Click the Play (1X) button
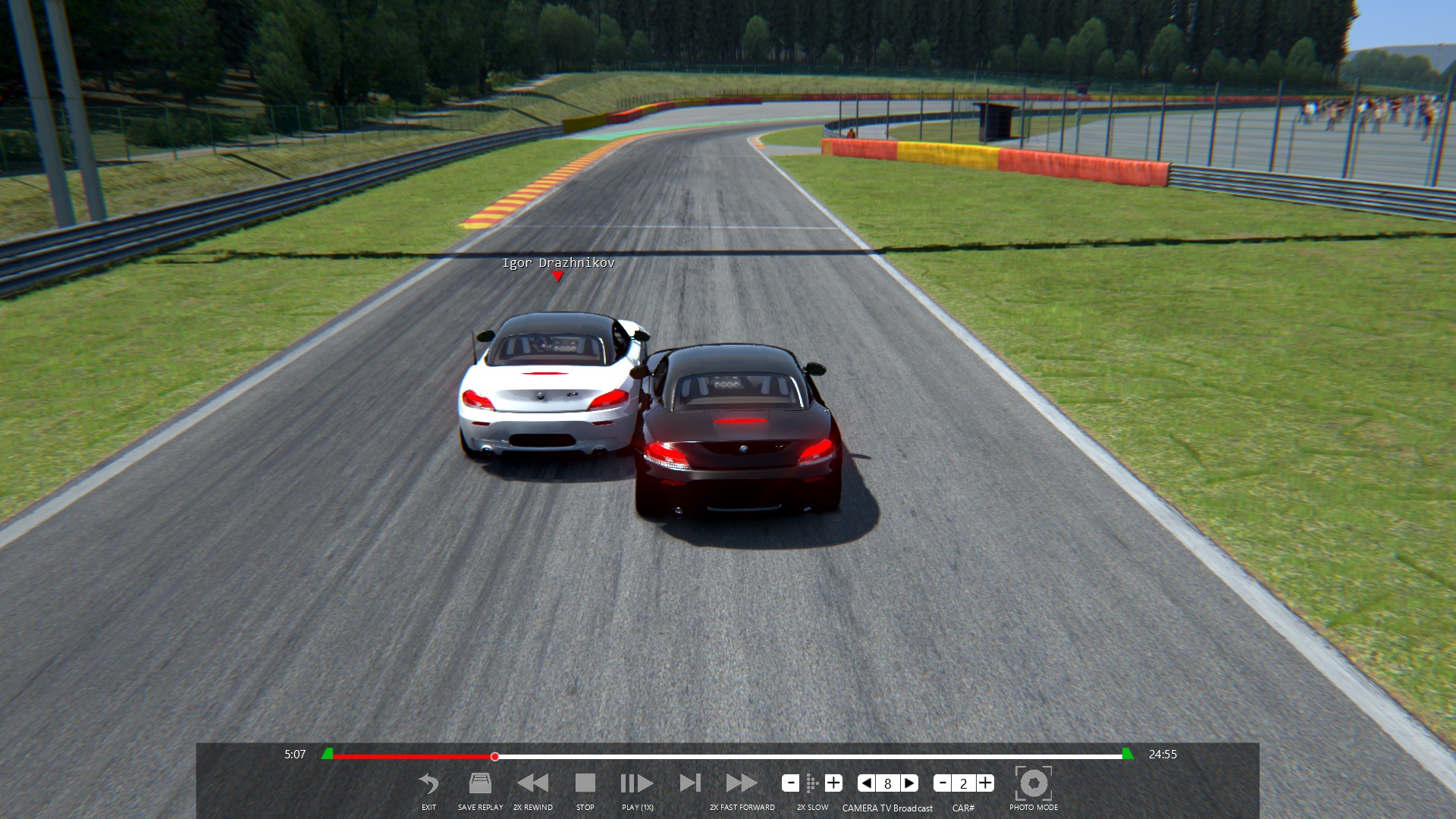The height and width of the screenshot is (819, 1456). (637, 784)
